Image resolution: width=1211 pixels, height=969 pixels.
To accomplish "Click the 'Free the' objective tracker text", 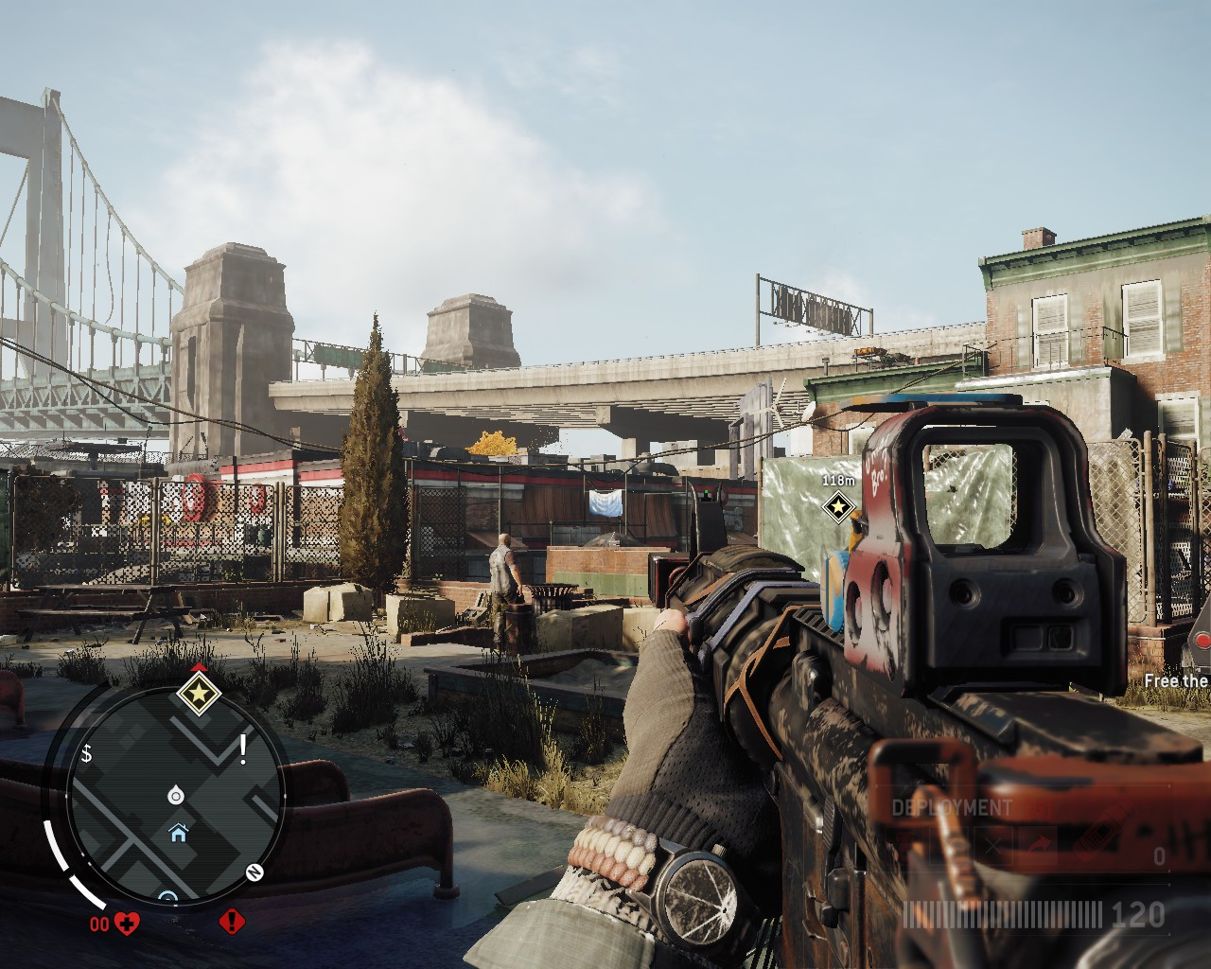I will [x=1177, y=681].
